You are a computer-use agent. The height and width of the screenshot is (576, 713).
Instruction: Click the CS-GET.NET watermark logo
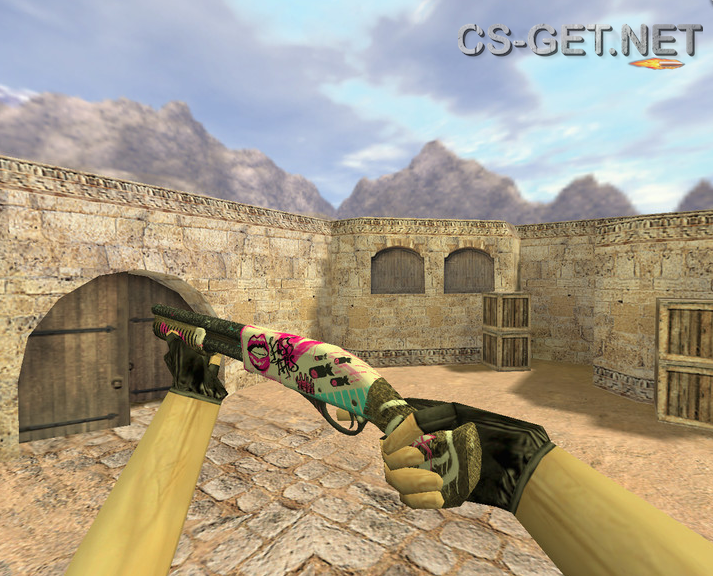pyautogui.click(x=580, y=41)
